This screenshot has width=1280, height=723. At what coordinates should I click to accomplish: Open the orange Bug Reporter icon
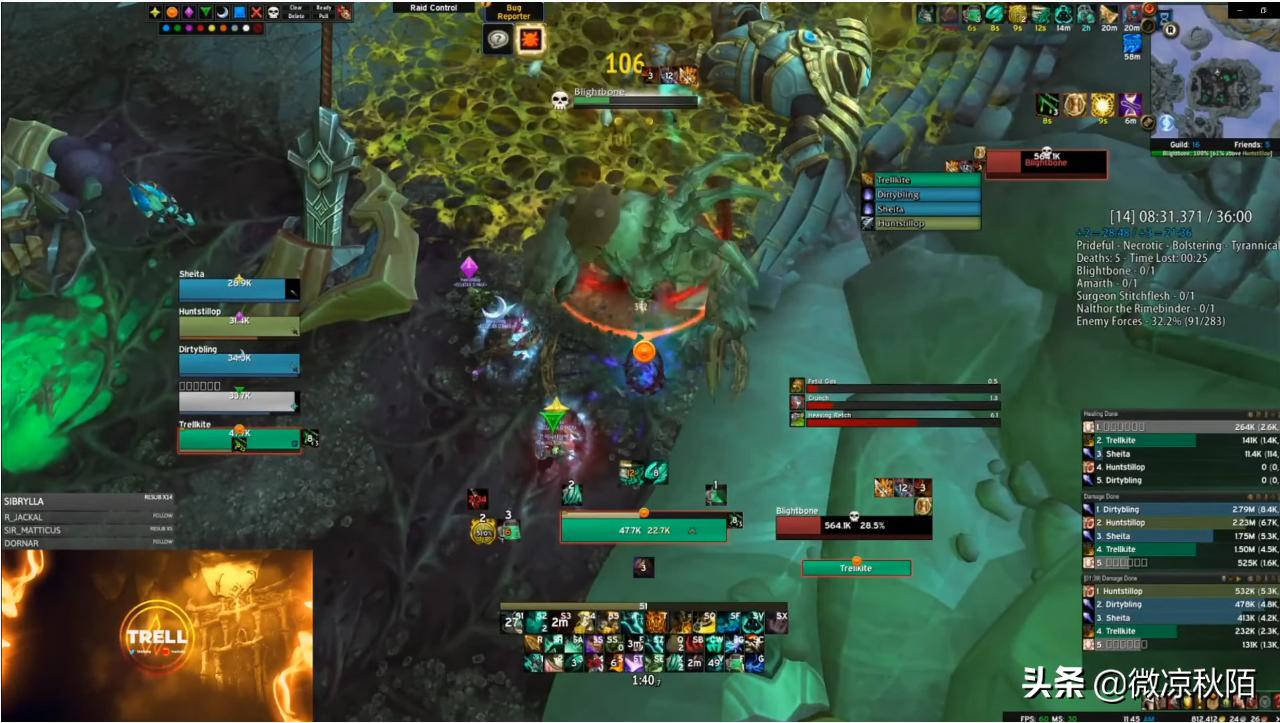(x=529, y=39)
